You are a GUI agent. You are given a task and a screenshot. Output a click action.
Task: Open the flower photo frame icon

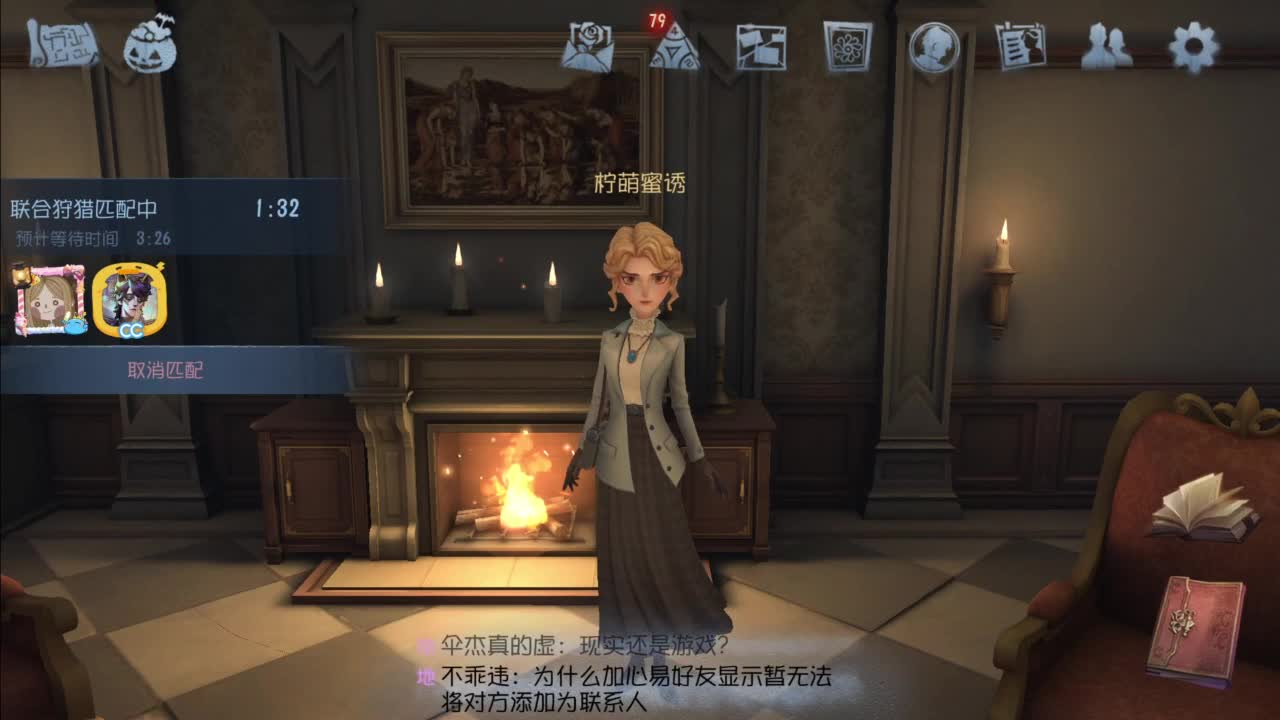click(x=847, y=45)
